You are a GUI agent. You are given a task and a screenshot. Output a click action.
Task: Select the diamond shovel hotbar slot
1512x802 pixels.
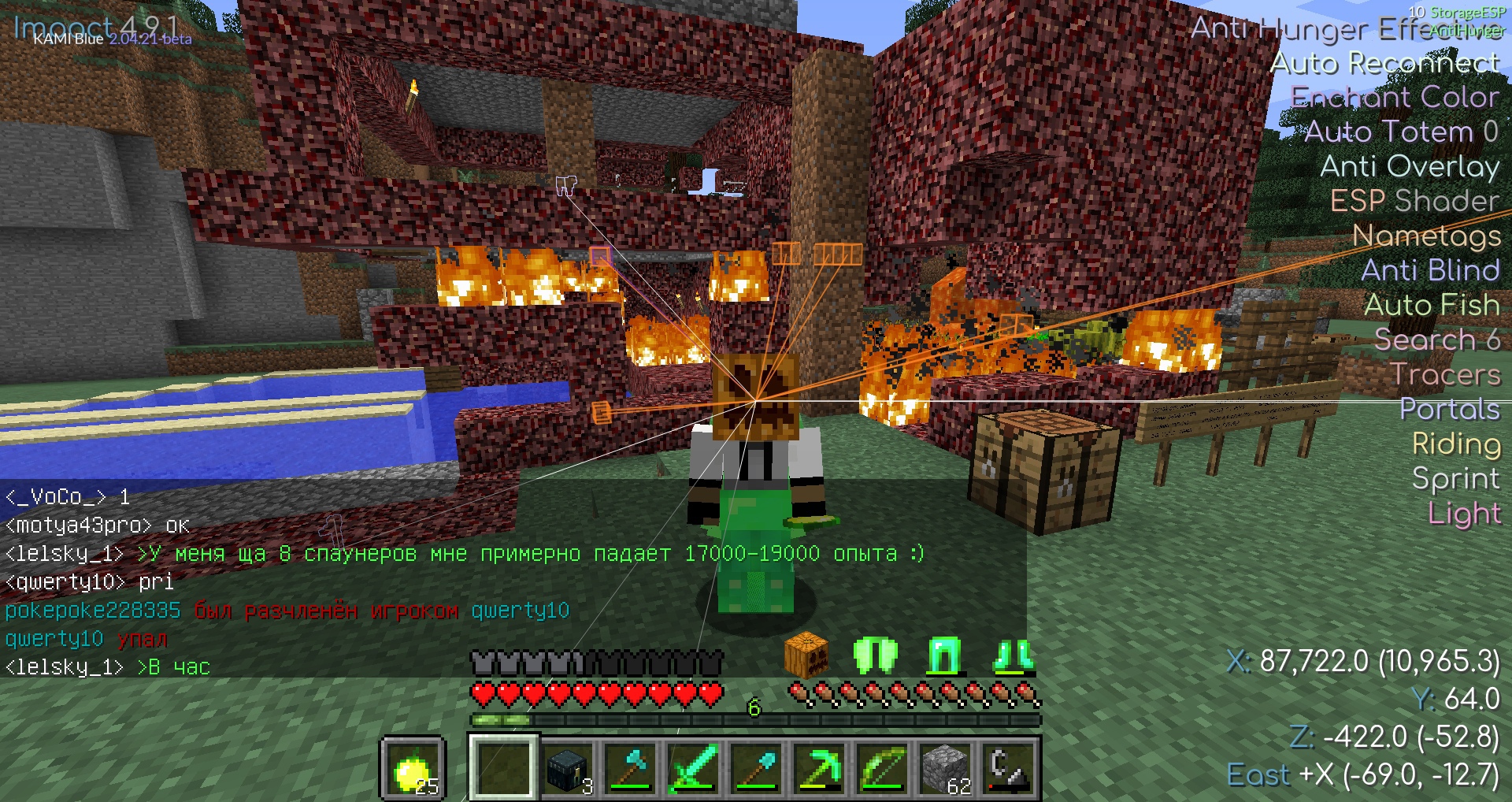coord(756,770)
